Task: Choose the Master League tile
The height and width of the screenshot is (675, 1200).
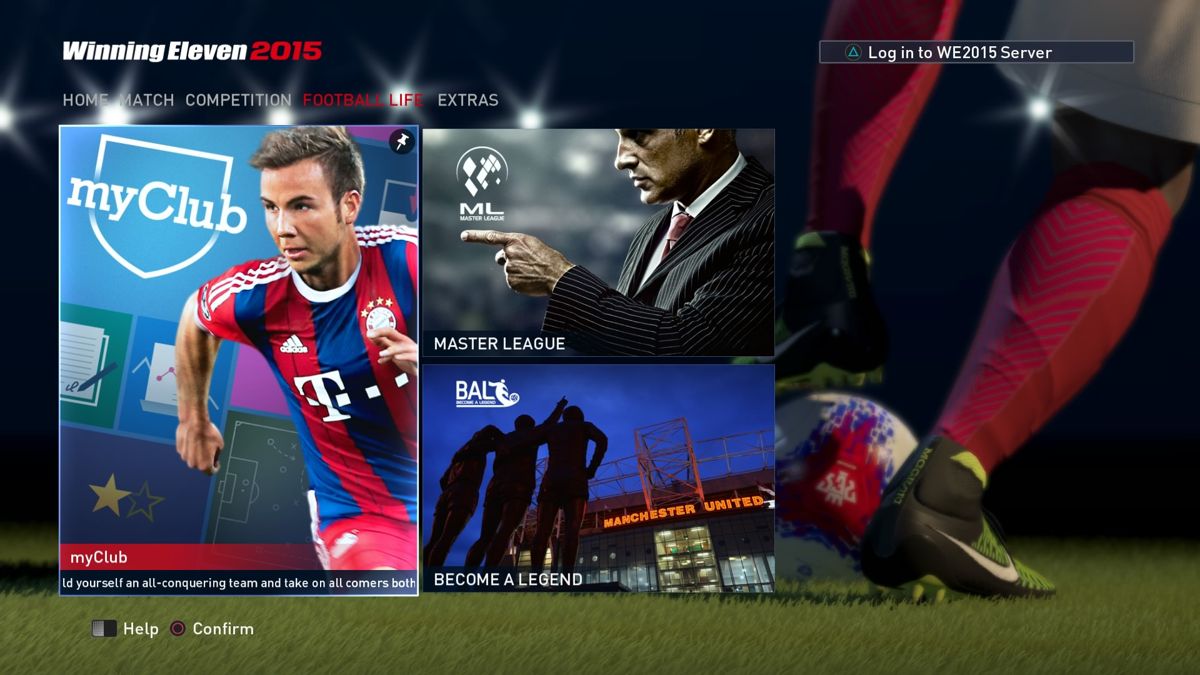Action: pos(598,242)
